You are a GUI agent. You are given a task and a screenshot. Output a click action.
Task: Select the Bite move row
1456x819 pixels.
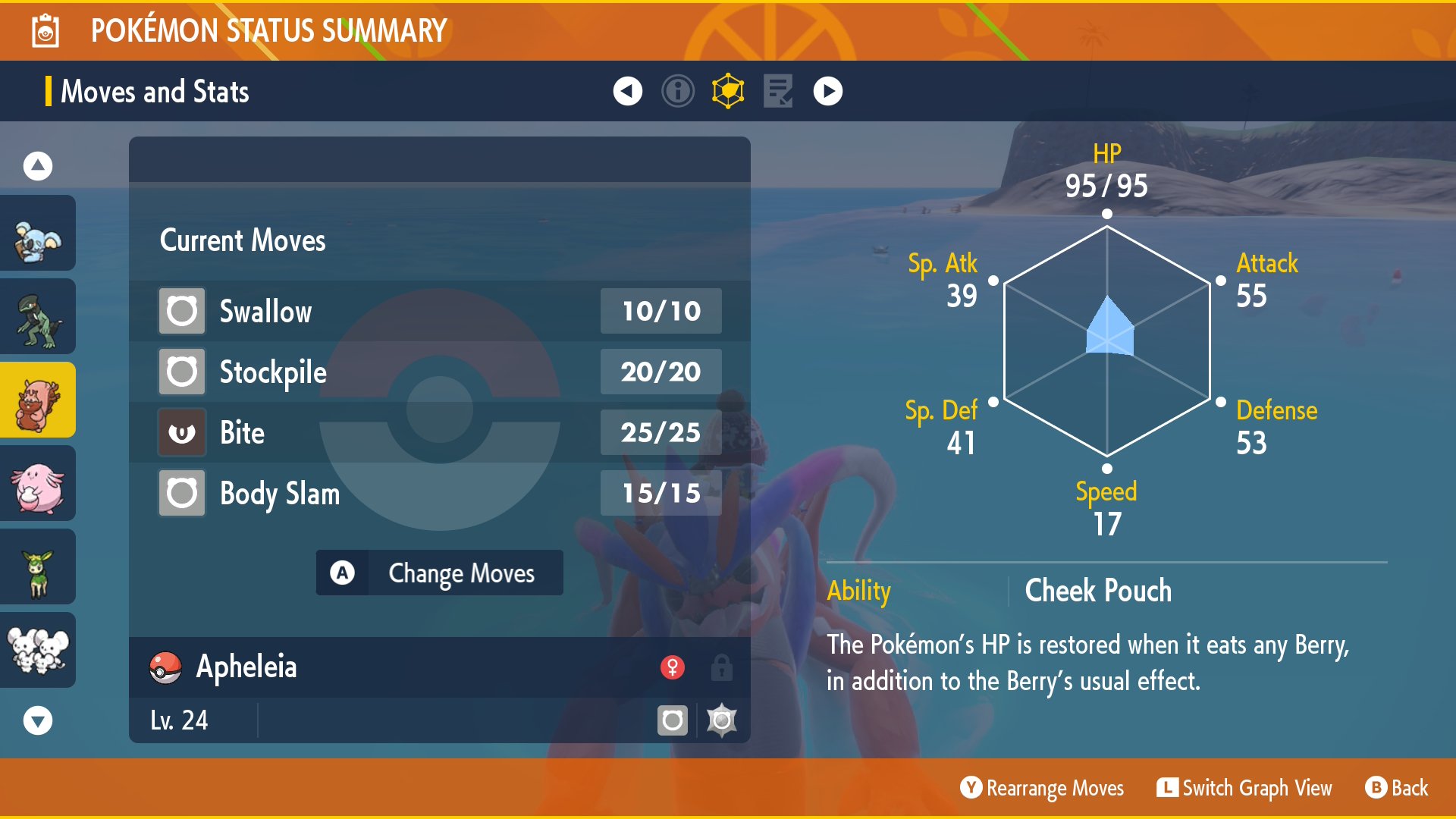click(x=440, y=432)
